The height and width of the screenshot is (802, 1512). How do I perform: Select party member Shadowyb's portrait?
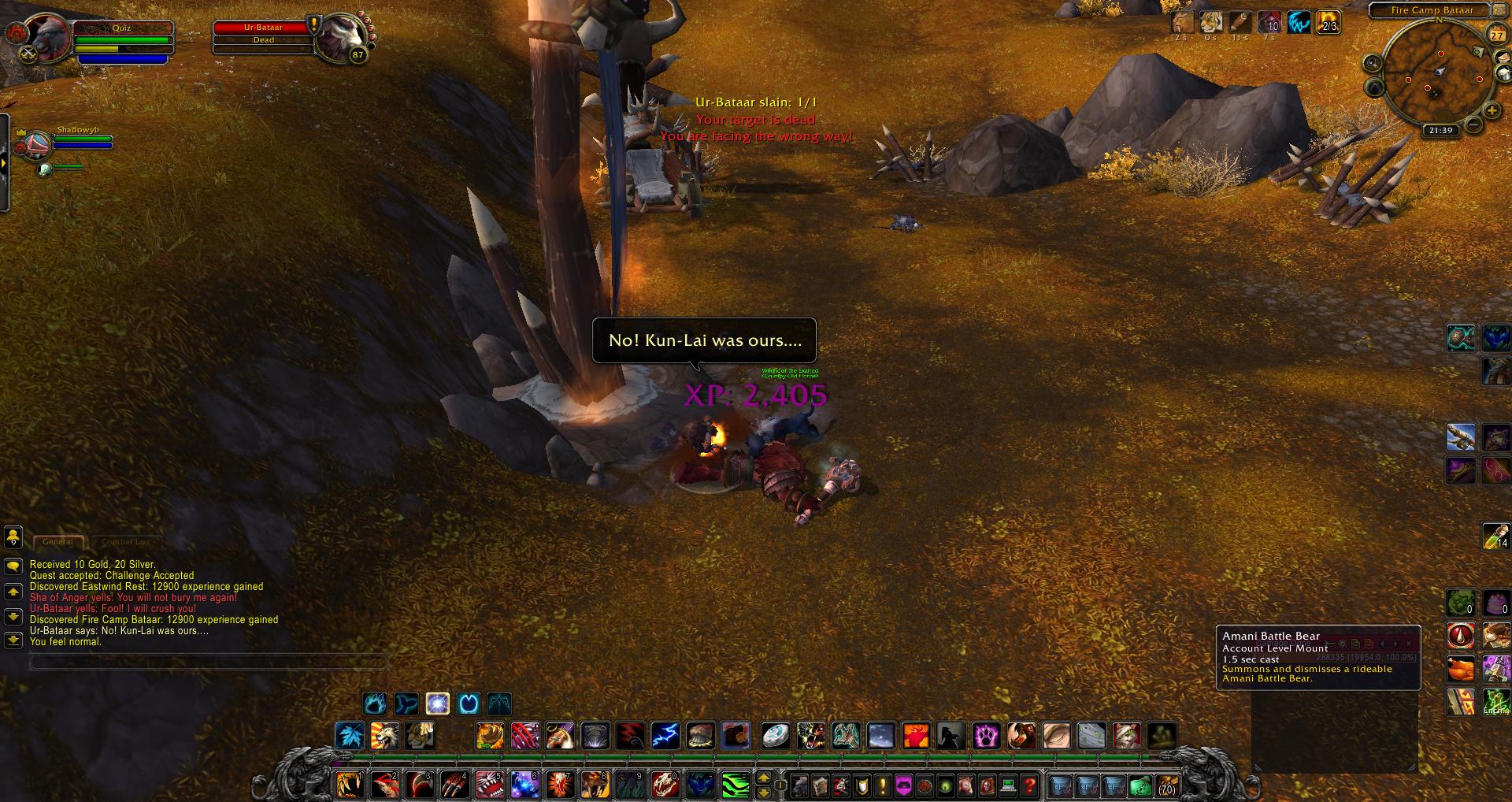pyautogui.click(x=36, y=146)
